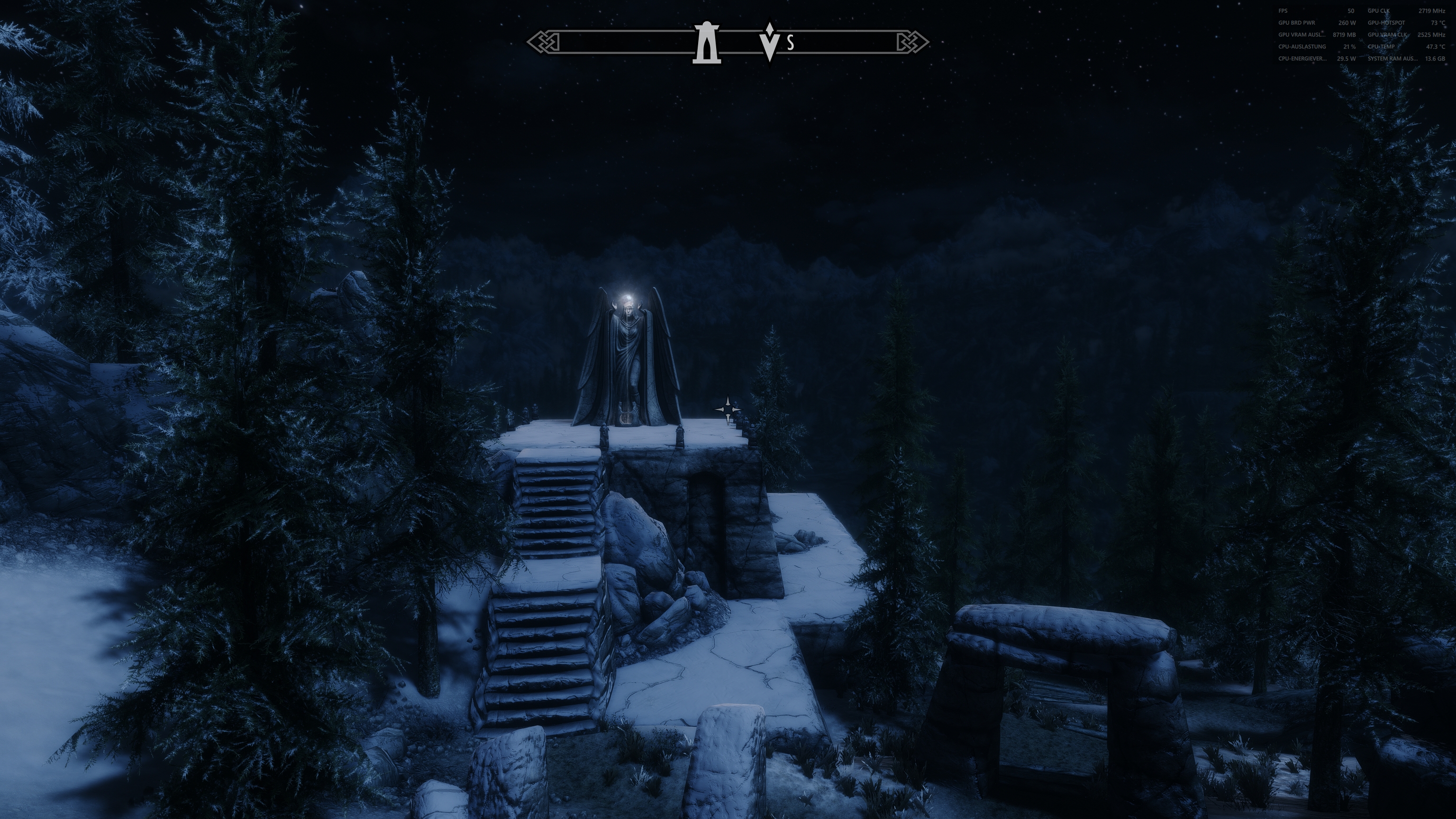
Task: Select the GPU CLK row in the stats overlay
Action: tap(1379, 11)
